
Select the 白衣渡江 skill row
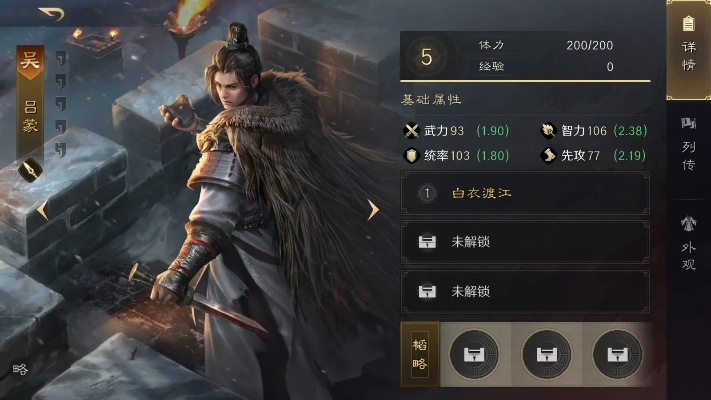pos(525,193)
